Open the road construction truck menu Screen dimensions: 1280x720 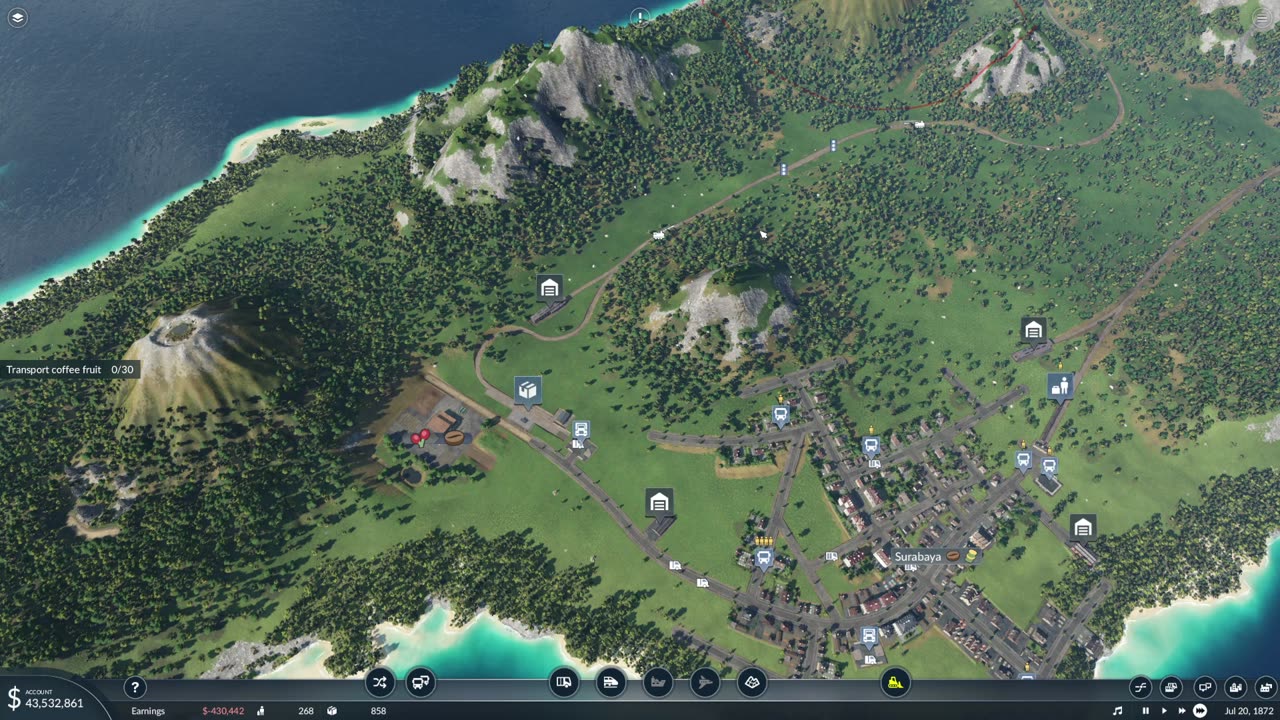(564, 683)
